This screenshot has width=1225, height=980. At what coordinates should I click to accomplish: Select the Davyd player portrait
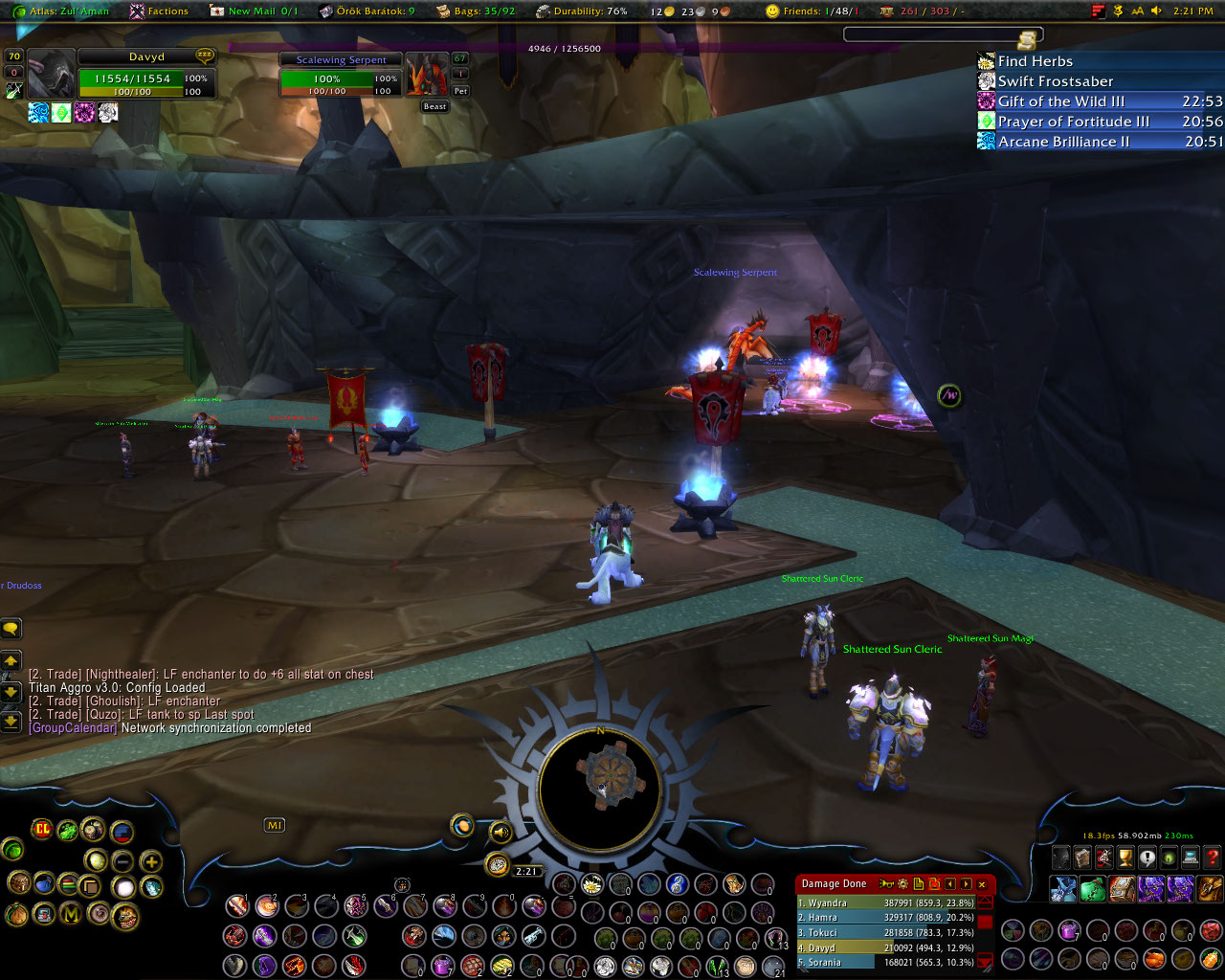[x=51, y=74]
